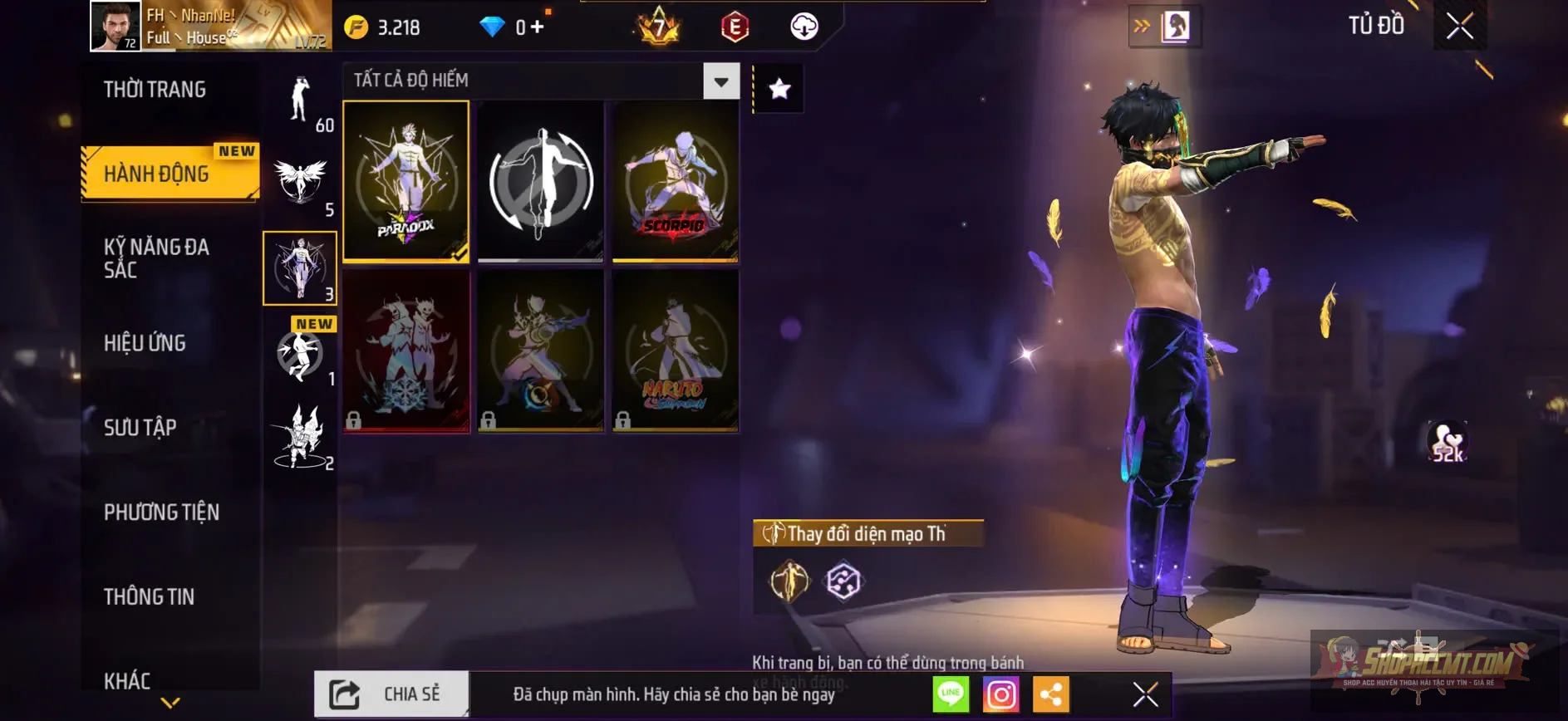Open the SƯU TẬP section

click(140, 428)
